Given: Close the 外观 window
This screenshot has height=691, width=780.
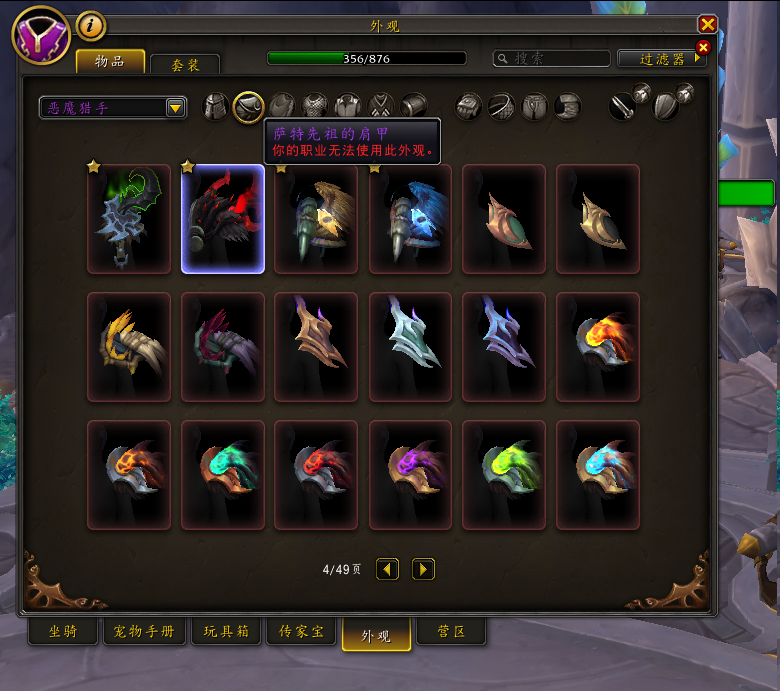Looking at the screenshot, I should pyautogui.click(x=708, y=25).
